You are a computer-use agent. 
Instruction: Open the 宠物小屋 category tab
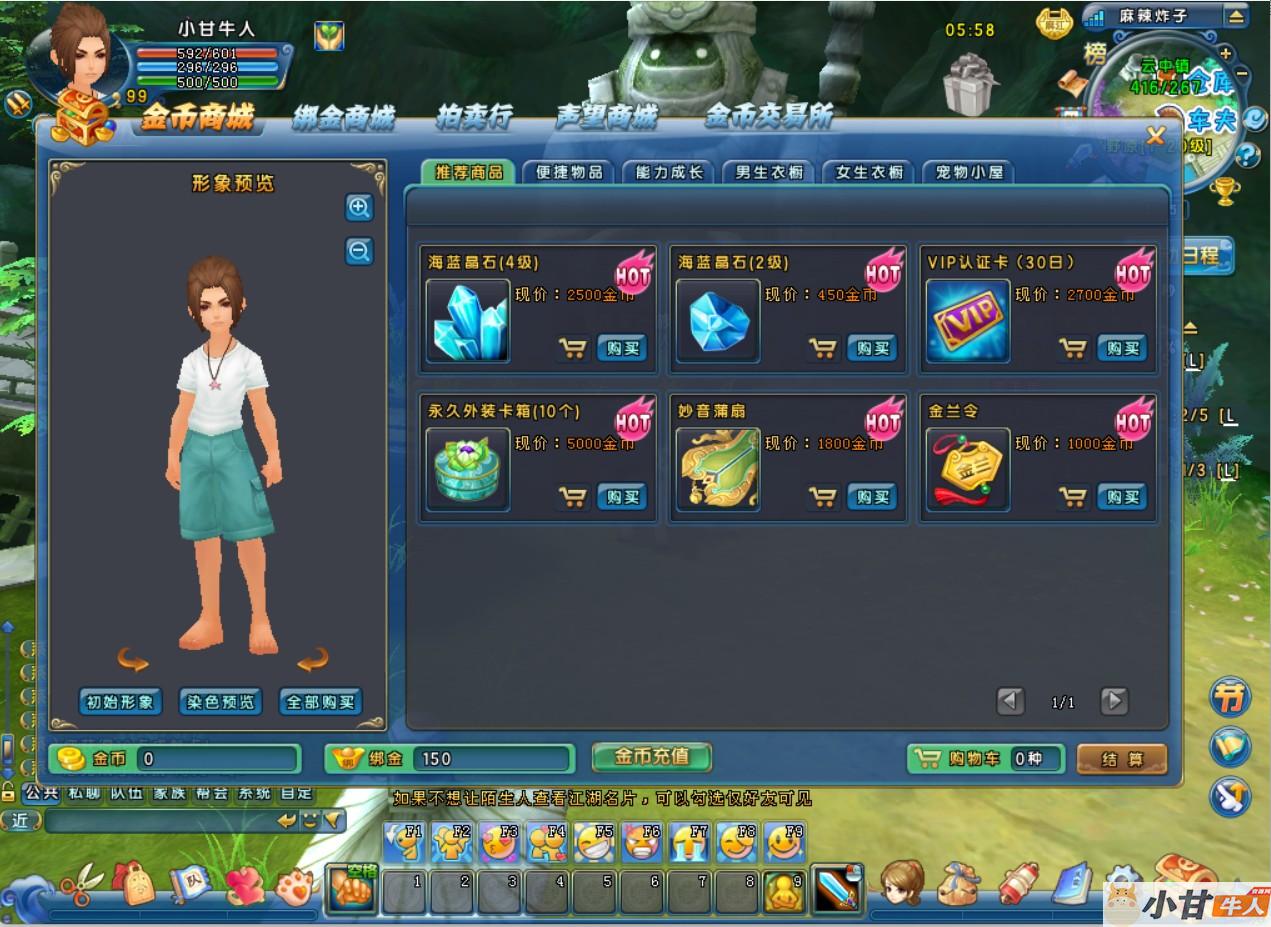(968, 172)
